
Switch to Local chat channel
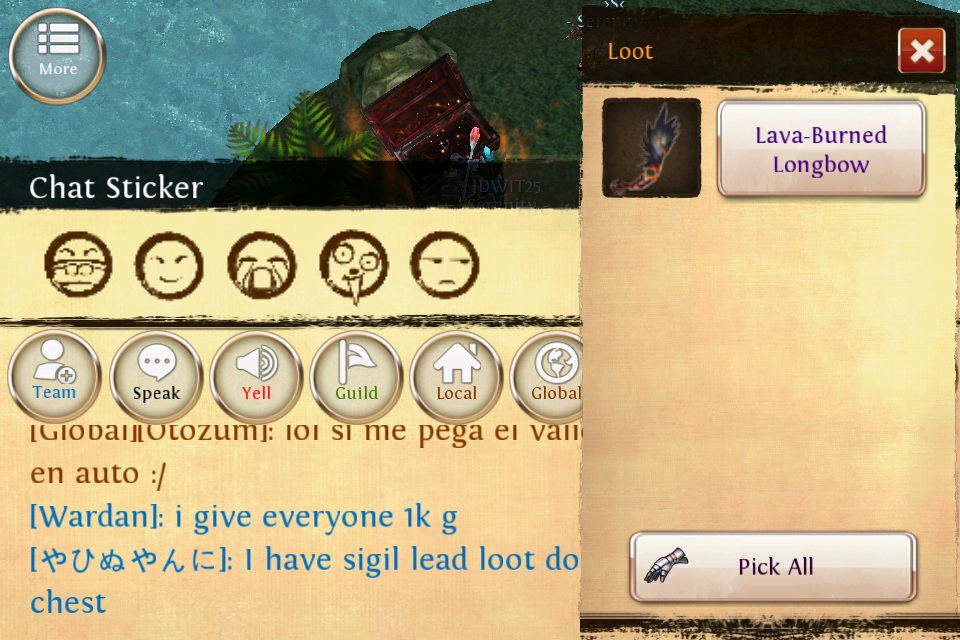(456, 376)
